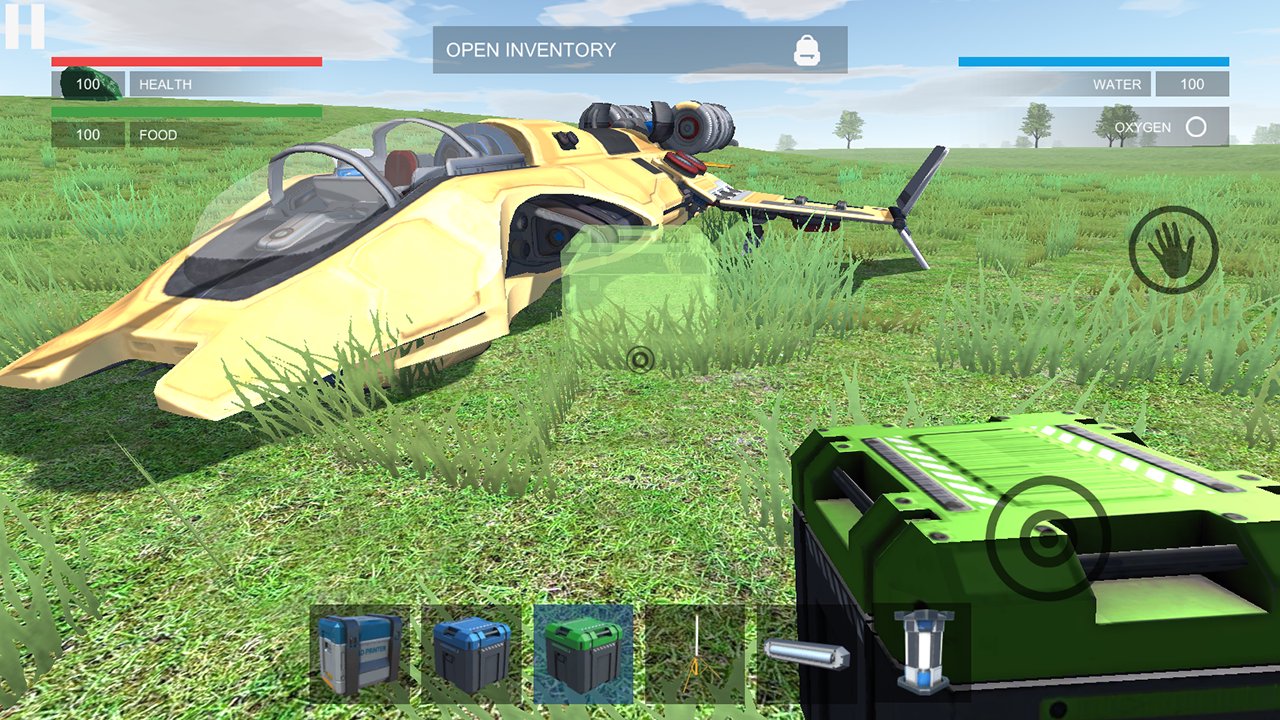Viewport: 1280px width, 720px height.
Task: Pause the game with the pause icon
Action: click(24, 26)
